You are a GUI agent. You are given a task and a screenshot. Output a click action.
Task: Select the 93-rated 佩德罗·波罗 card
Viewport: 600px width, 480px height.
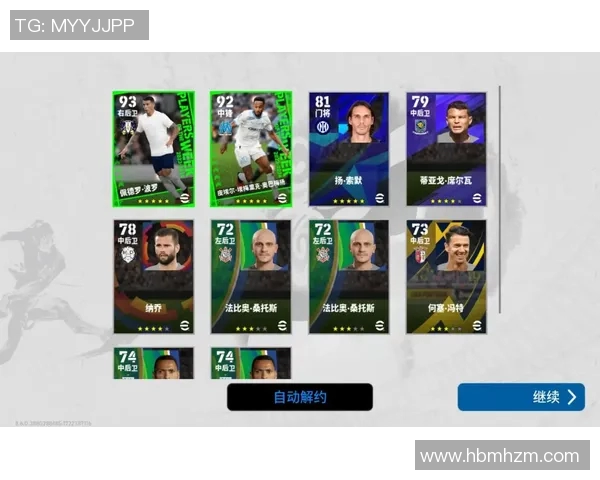pos(153,149)
